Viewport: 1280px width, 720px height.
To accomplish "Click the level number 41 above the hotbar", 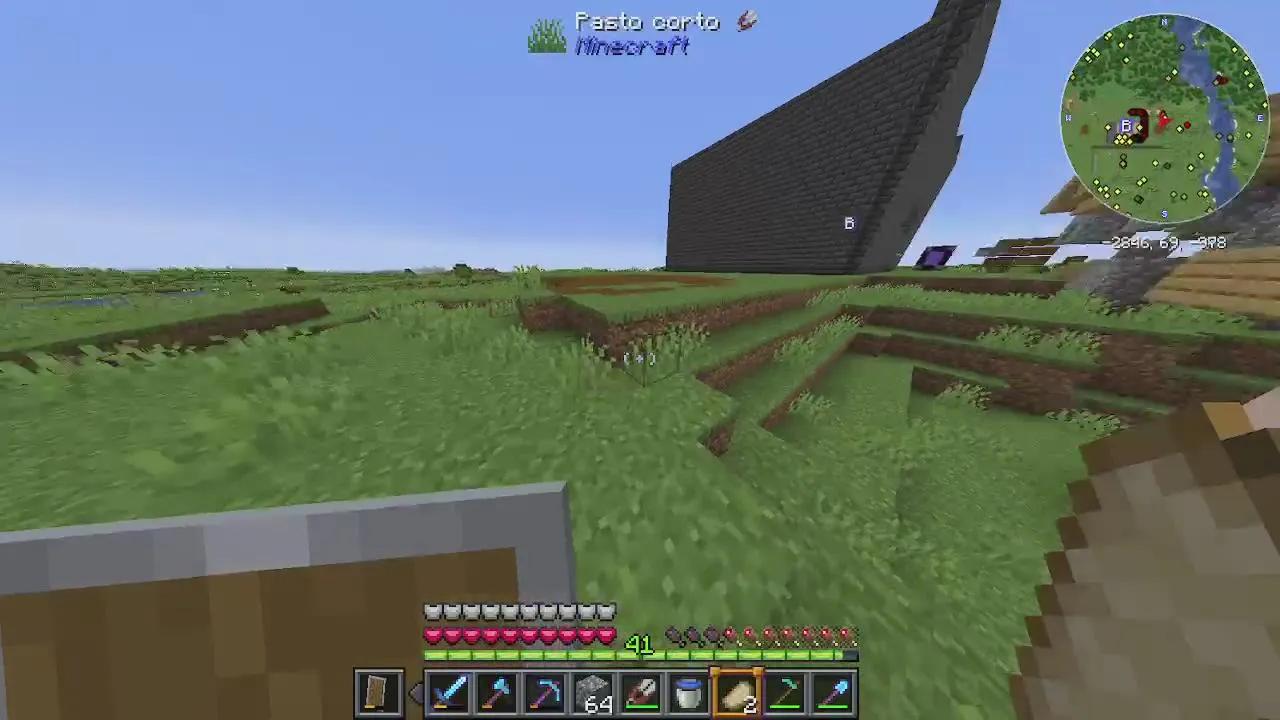I will (x=639, y=645).
